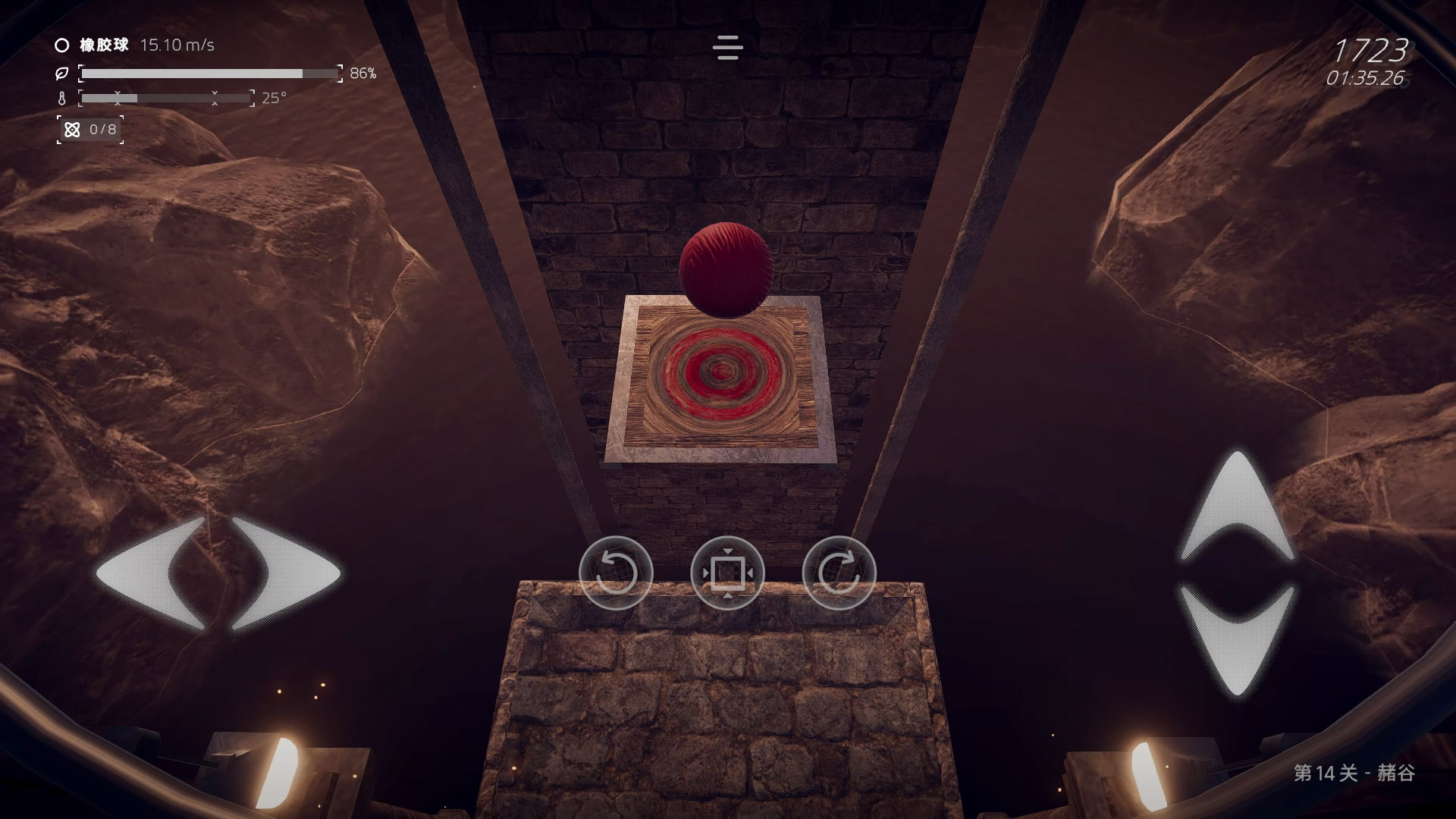1456x819 pixels.
Task: Select the atom-shaped 0/8 collectible icon
Action: pos(73,129)
